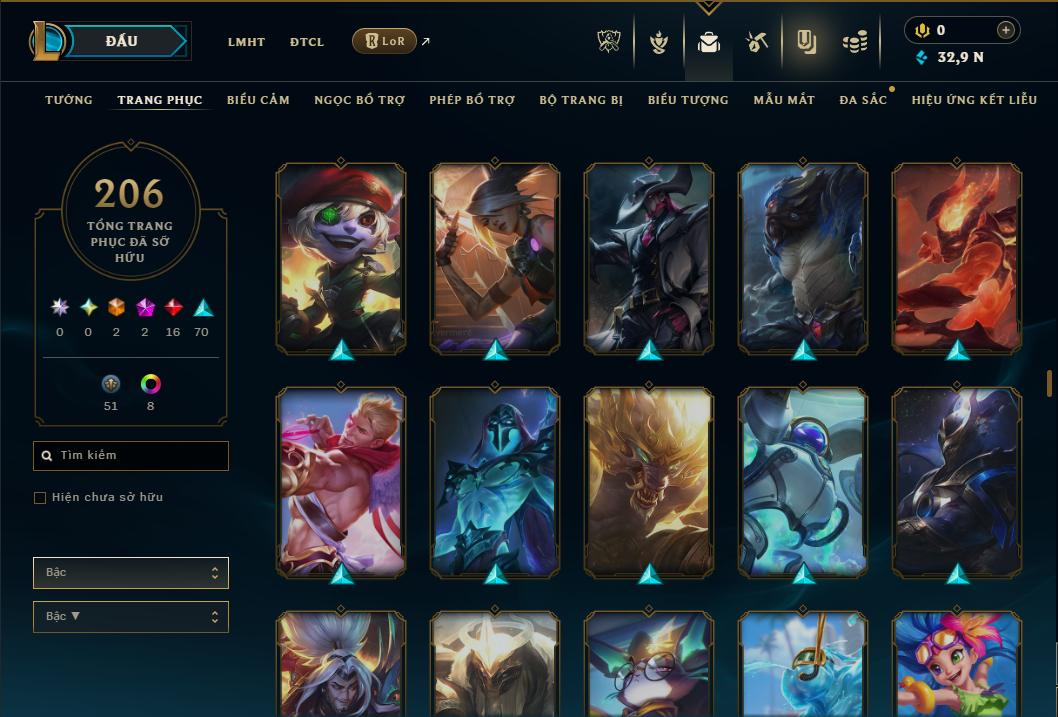Screen dimensions: 1058x717
Task: Open the Bậc ▼ sort dropdown
Action: point(131,617)
